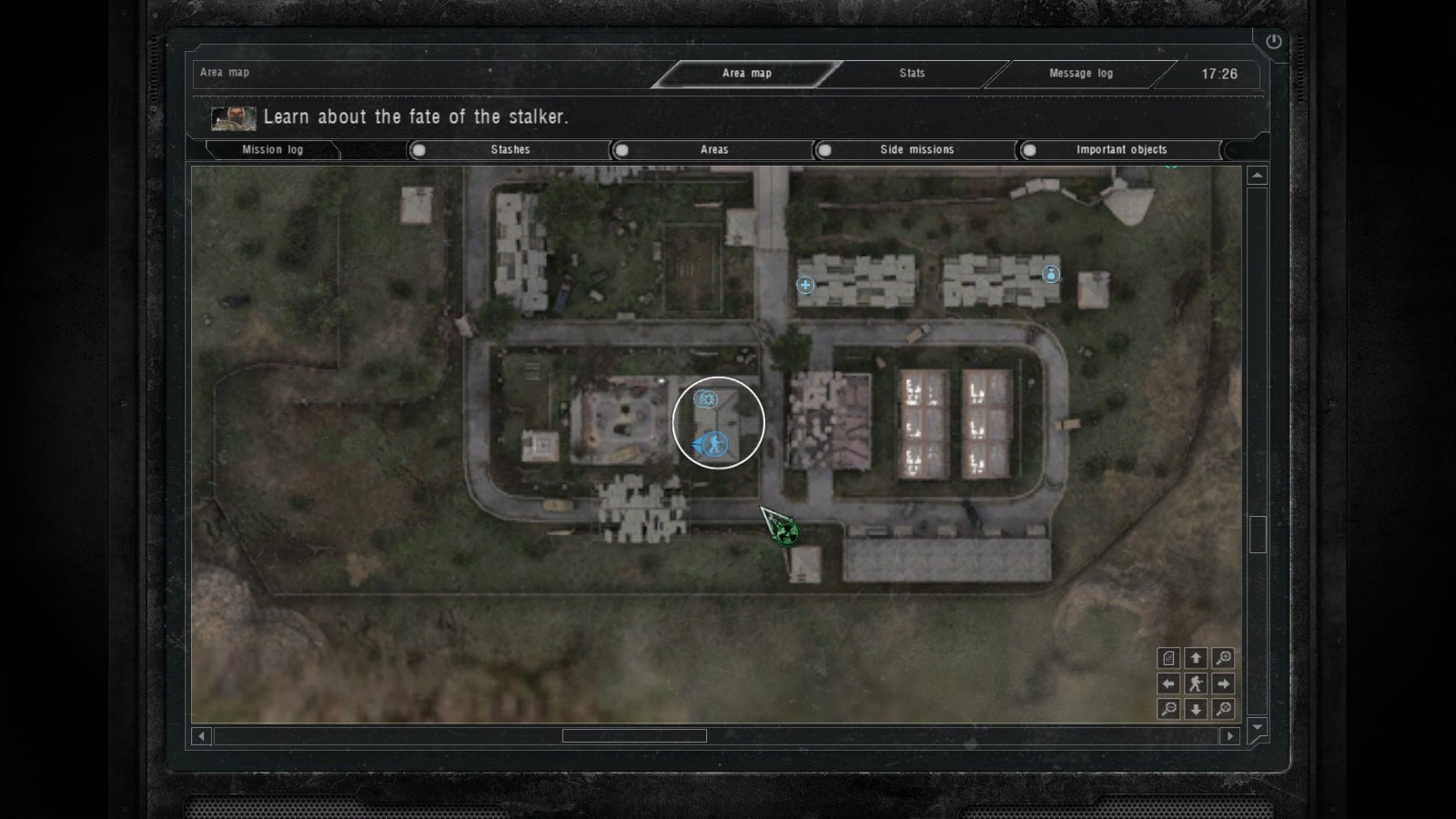Pan the map left with arrow button
Screen dimensions: 1456x819
(x=1168, y=683)
